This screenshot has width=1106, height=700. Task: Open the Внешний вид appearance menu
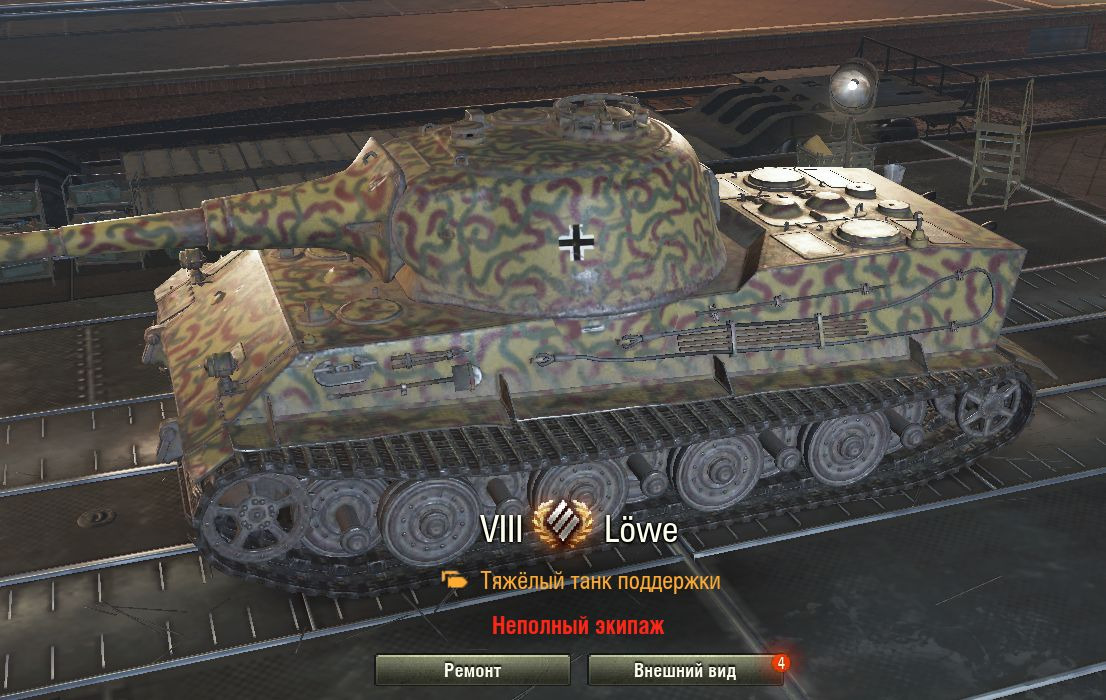tap(684, 670)
